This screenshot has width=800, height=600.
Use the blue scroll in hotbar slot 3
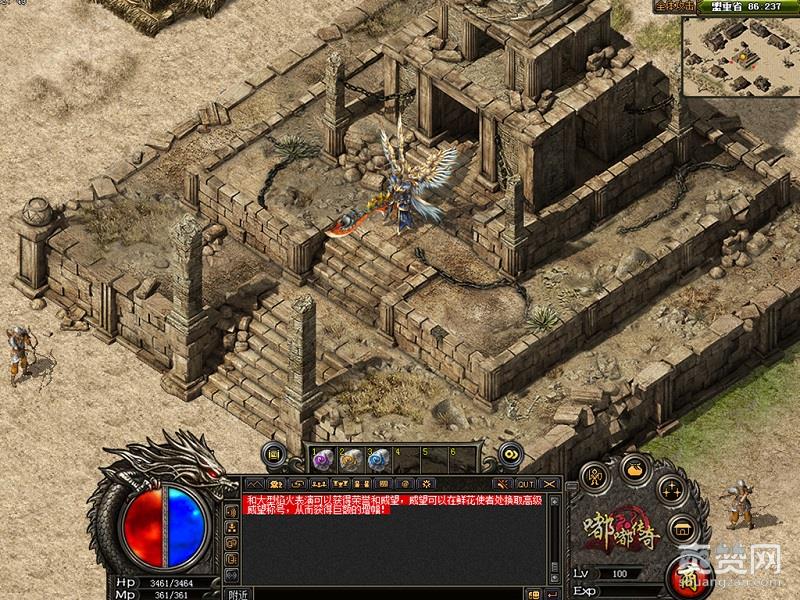click(377, 458)
